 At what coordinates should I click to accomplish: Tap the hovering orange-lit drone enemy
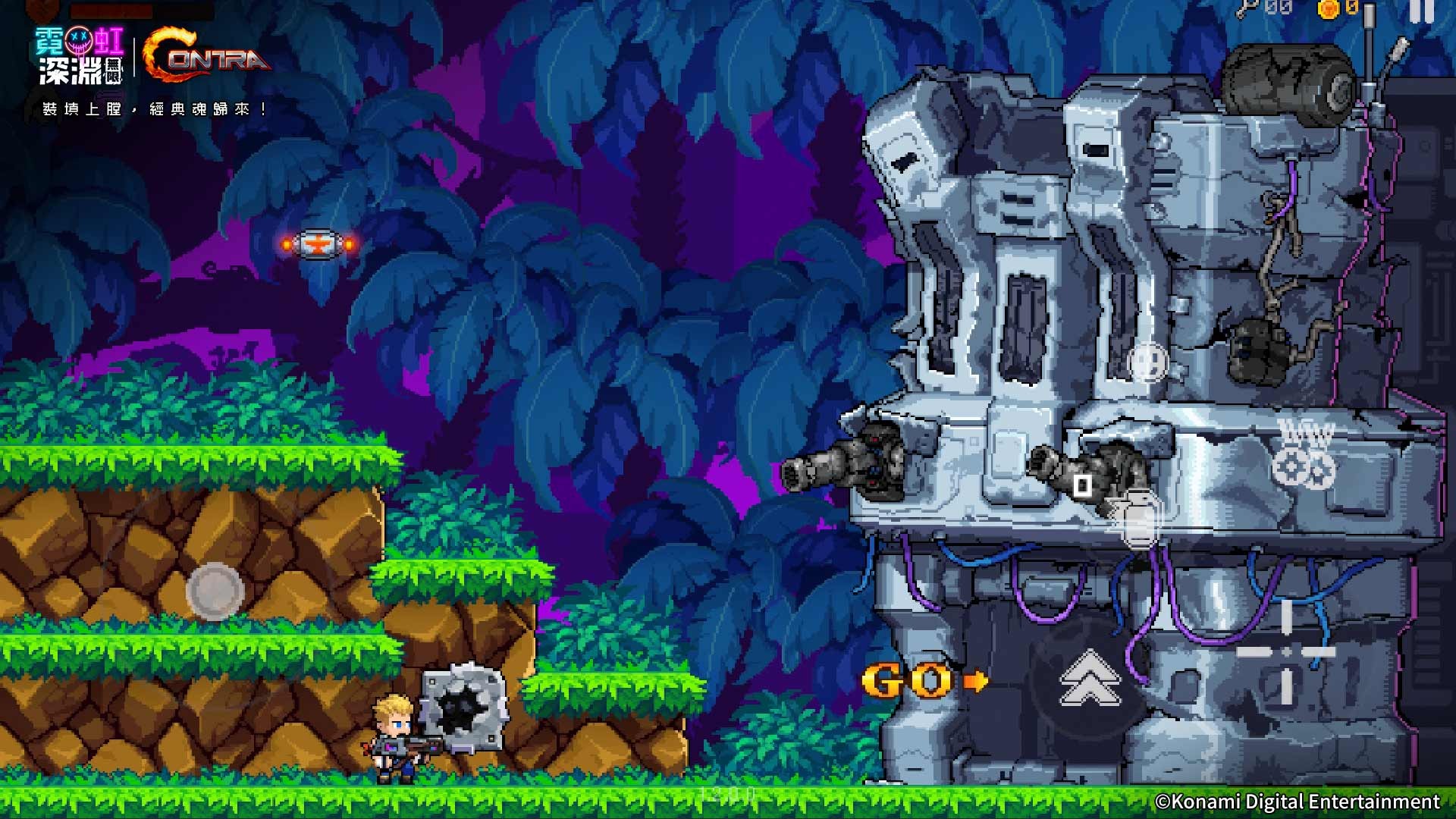click(x=318, y=244)
